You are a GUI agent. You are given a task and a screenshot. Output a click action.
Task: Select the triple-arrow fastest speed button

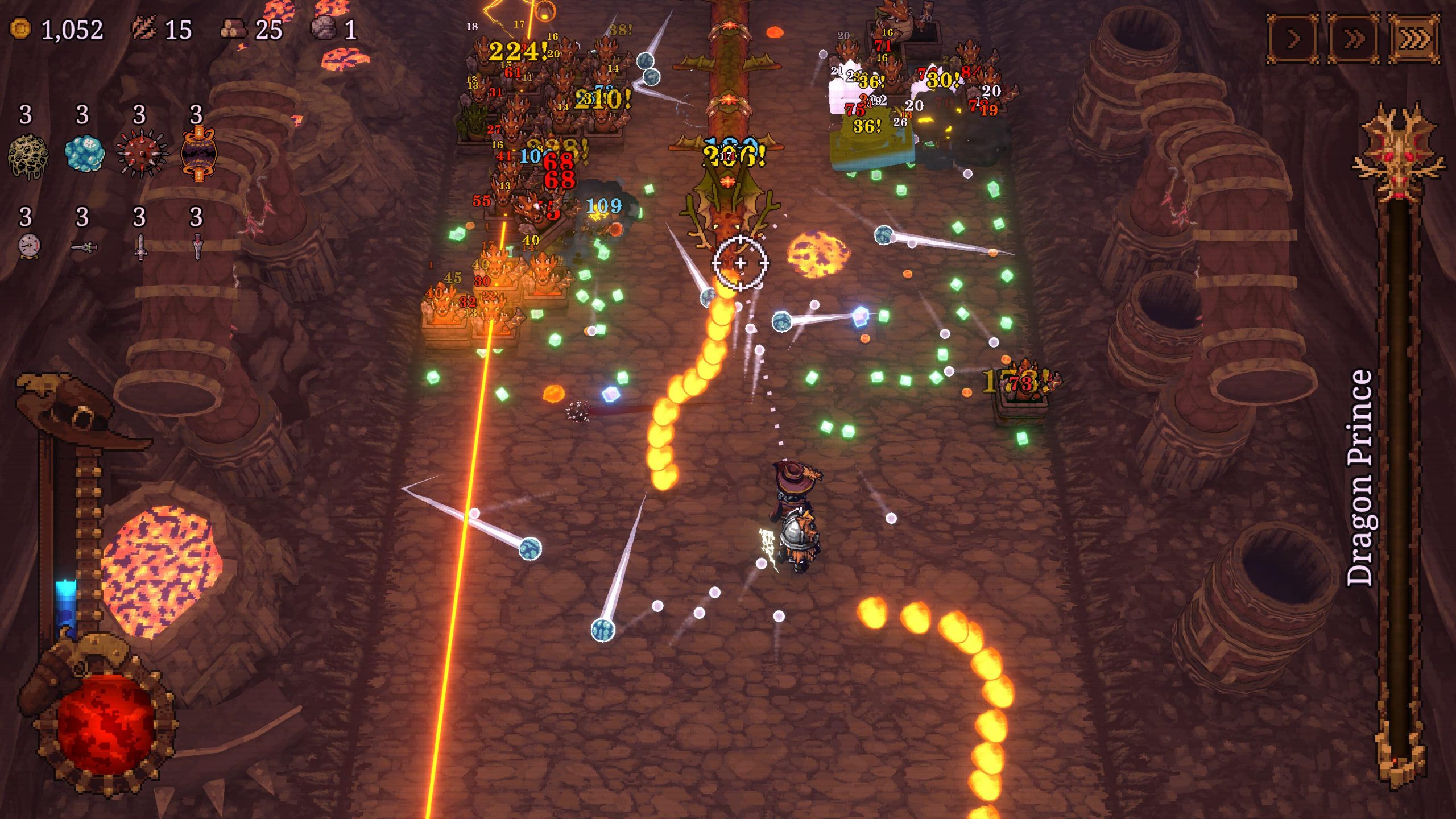pyautogui.click(x=1414, y=39)
